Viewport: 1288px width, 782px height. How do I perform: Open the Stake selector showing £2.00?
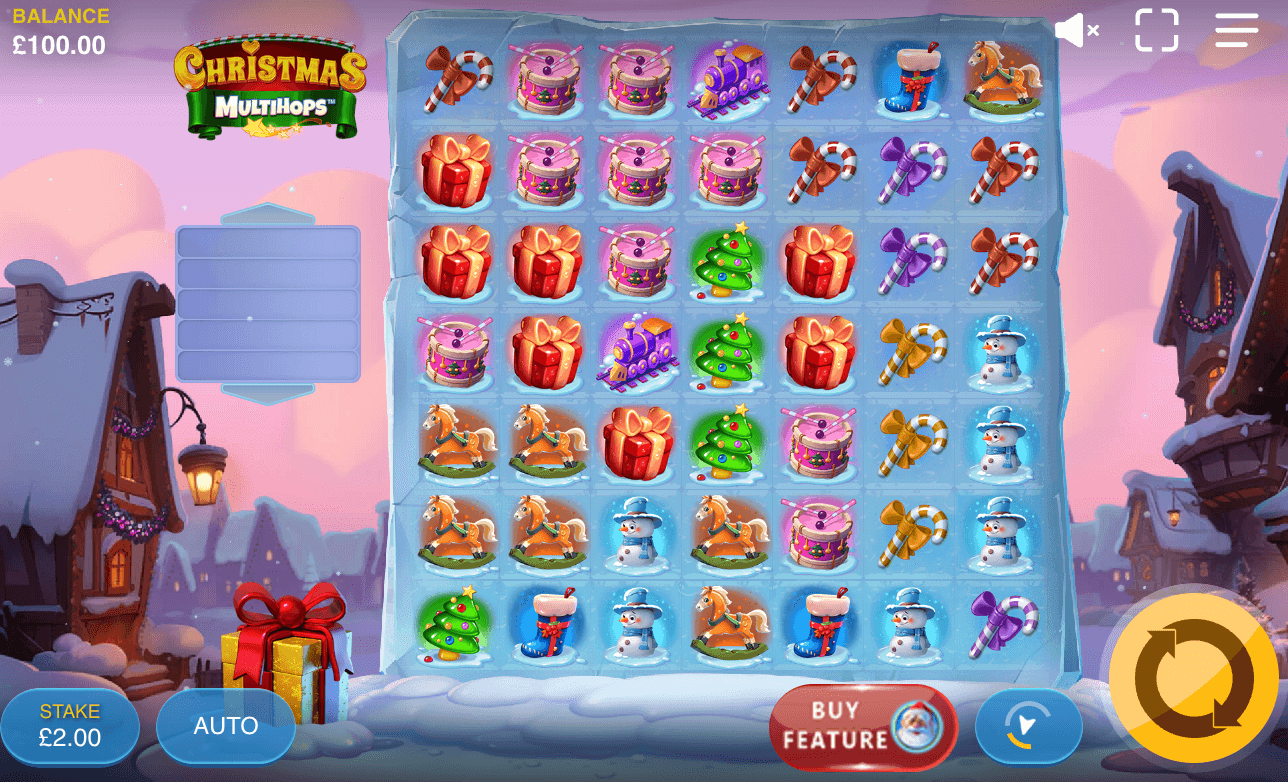[x=70, y=725]
